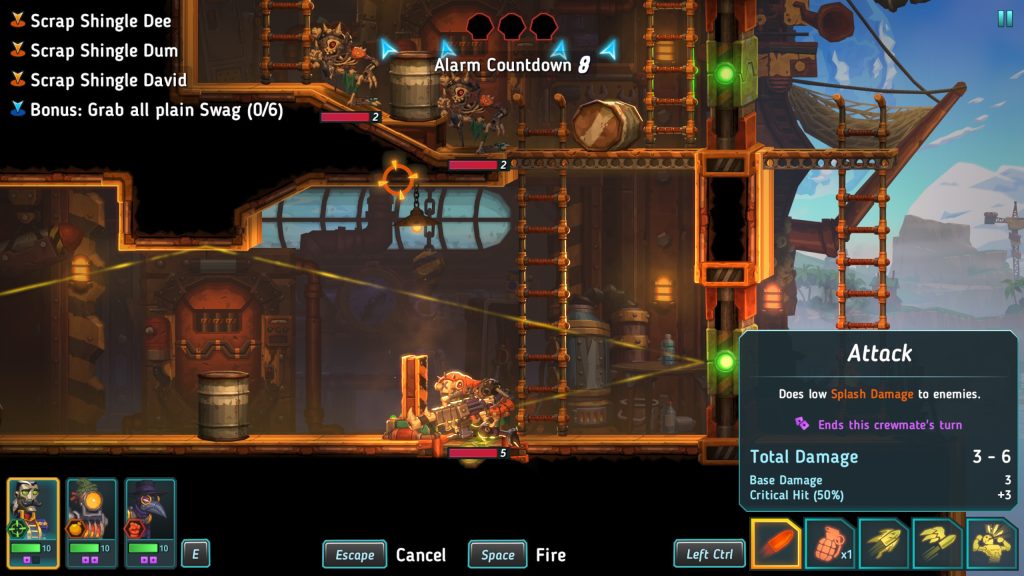The height and width of the screenshot is (576, 1024).
Task: Activate the piercing bullet ability
Action: pyautogui.click(x=938, y=545)
